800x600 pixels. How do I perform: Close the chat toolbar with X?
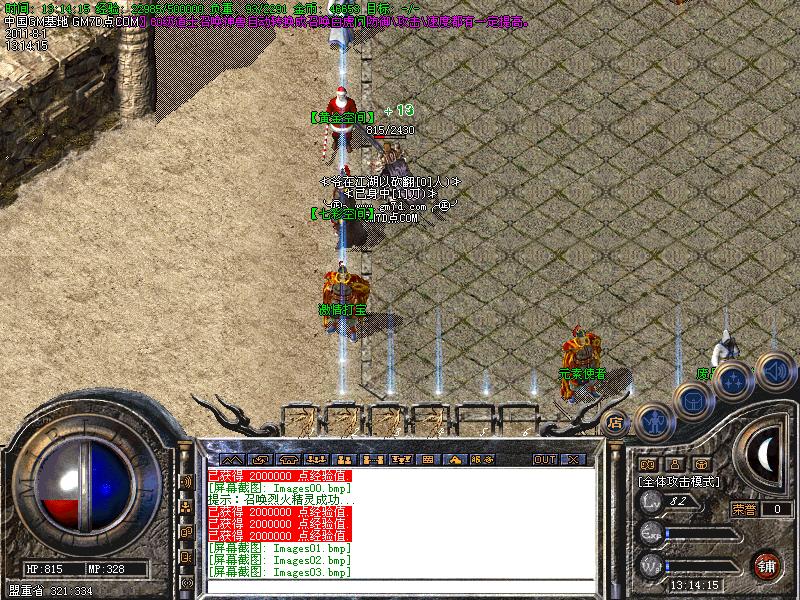pyautogui.click(x=573, y=459)
